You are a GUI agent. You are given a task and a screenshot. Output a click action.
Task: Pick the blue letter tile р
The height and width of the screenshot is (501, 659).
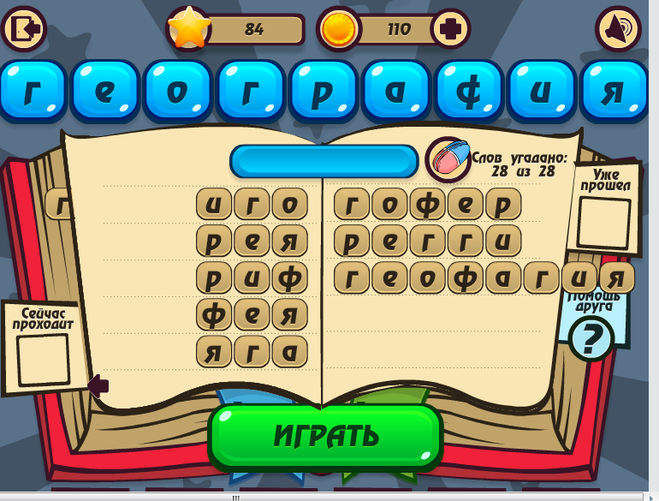pos(326,90)
